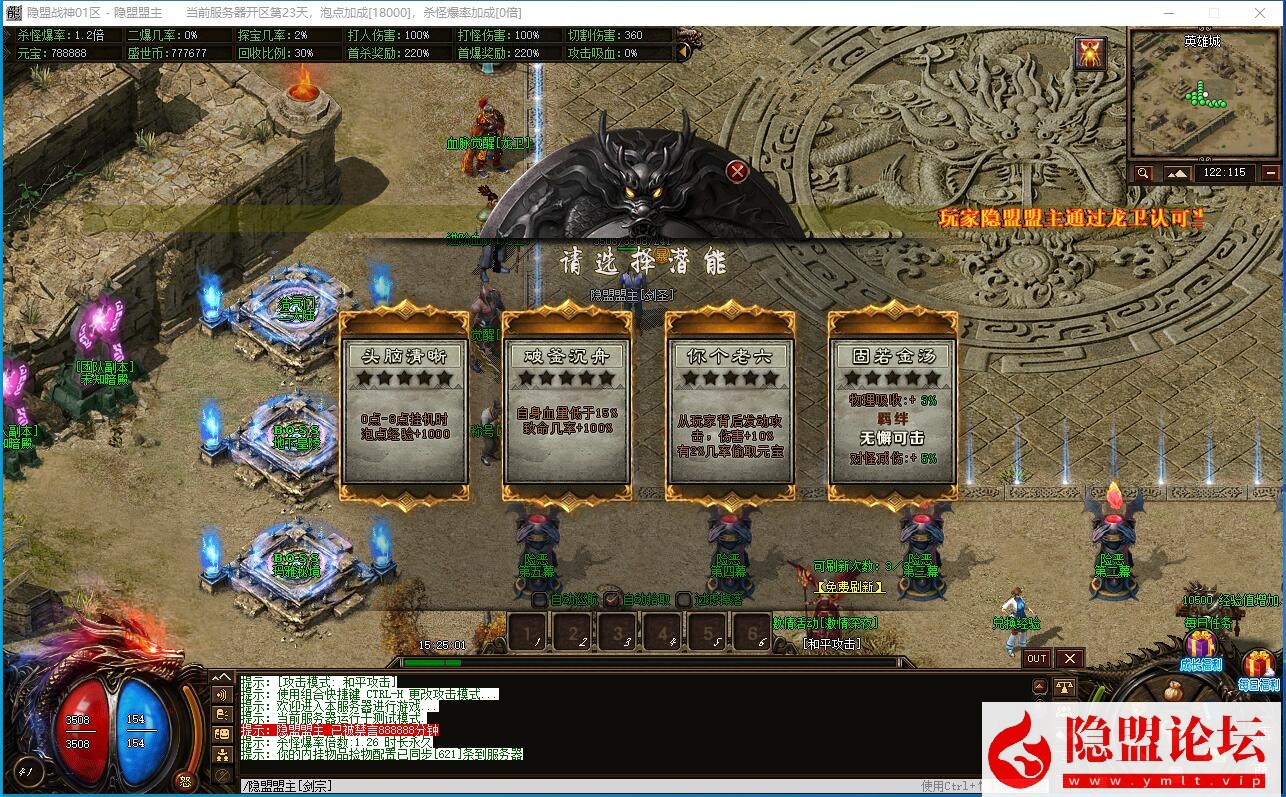Screen dimensions: 1286x797
Task: Open the 每日福利 gift box icon
Action: 1258,662
